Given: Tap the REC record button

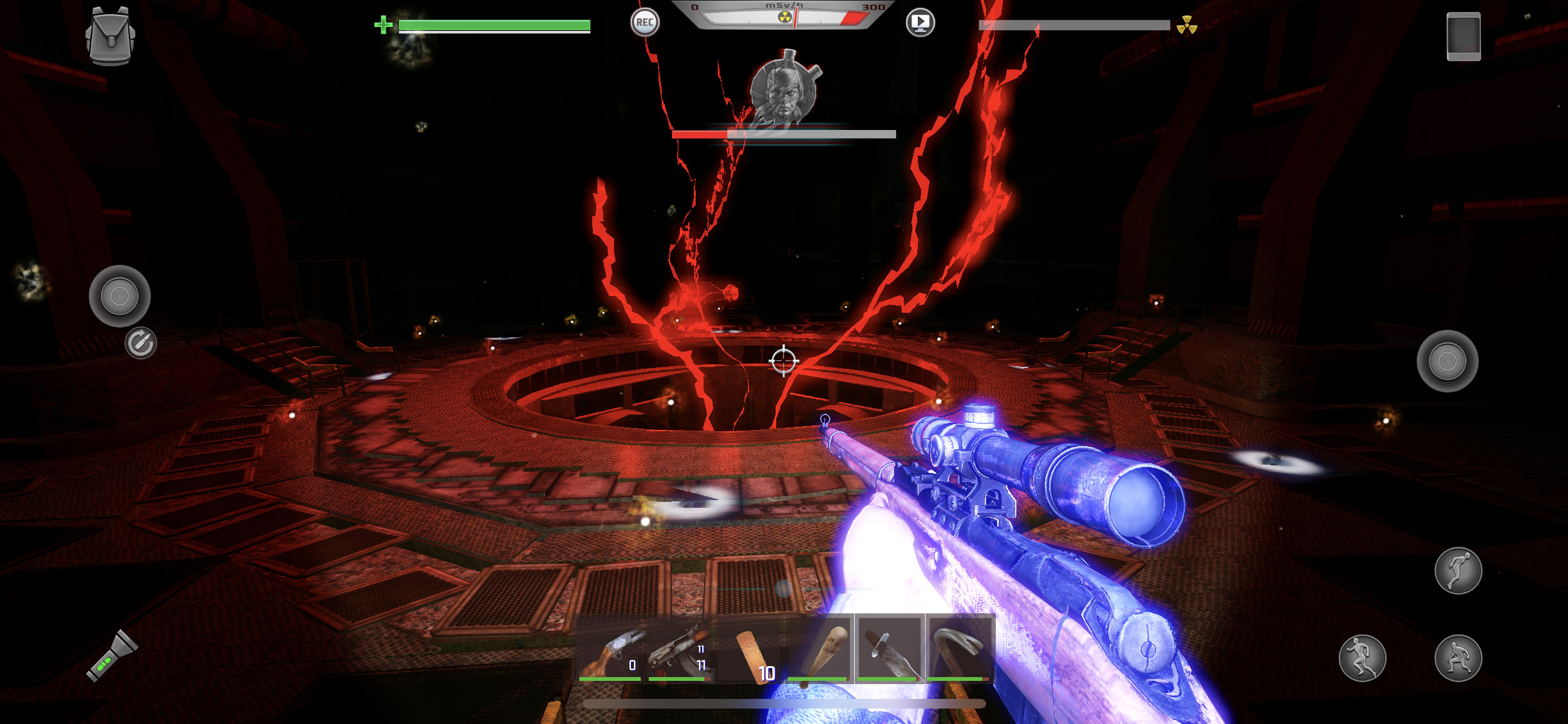Looking at the screenshot, I should tap(644, 23).
